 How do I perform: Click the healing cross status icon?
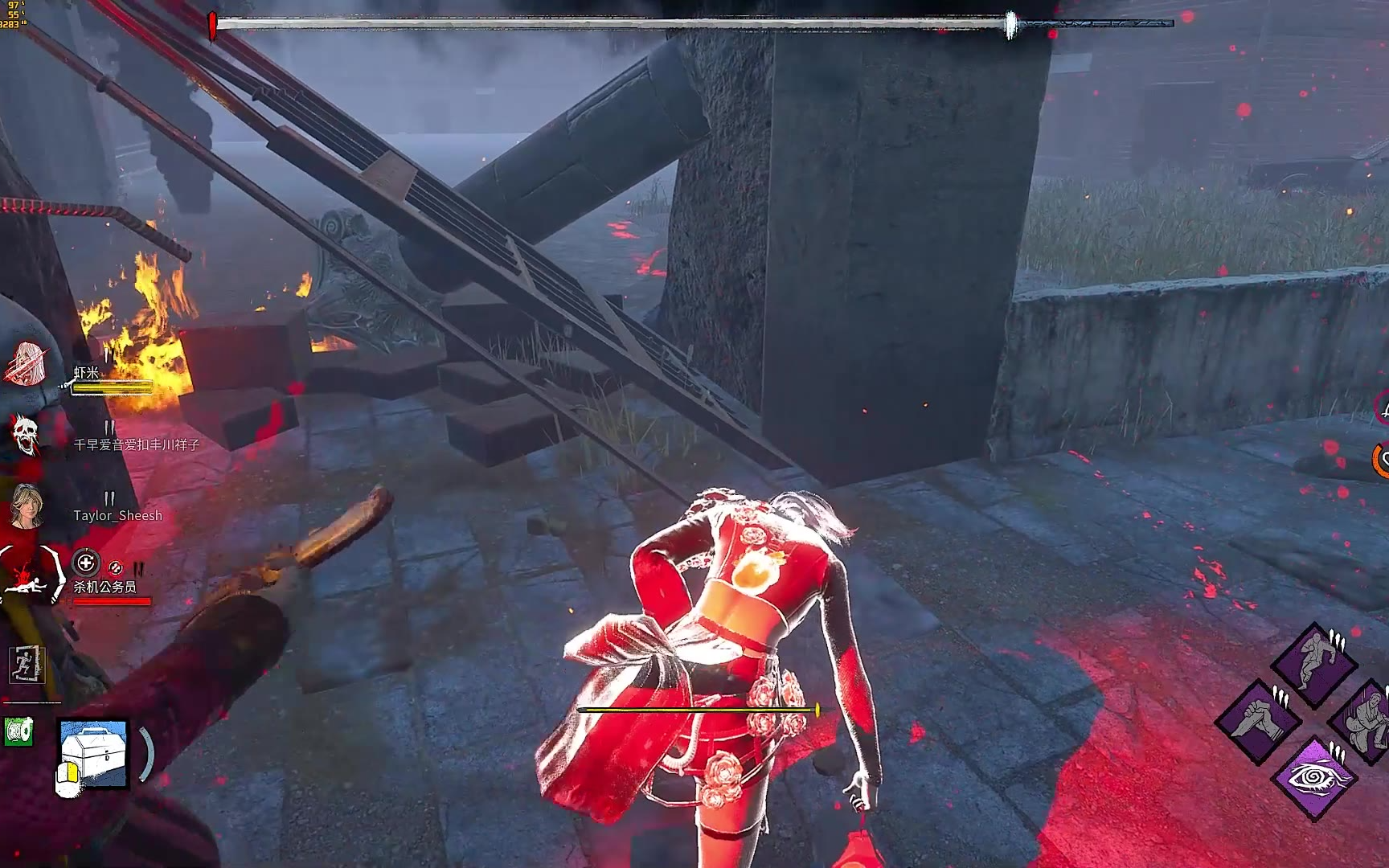pos(86,563)
